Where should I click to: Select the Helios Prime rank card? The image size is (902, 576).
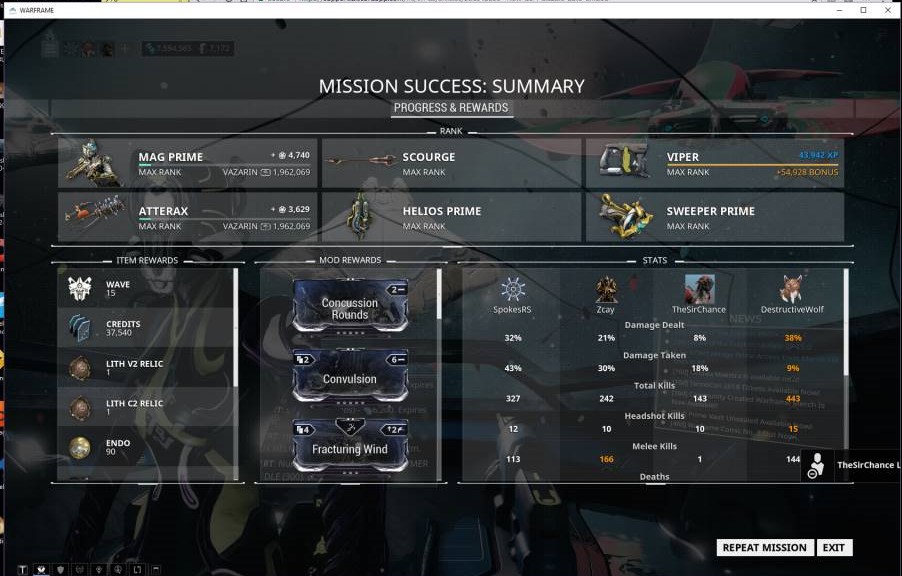click(451, 217)
